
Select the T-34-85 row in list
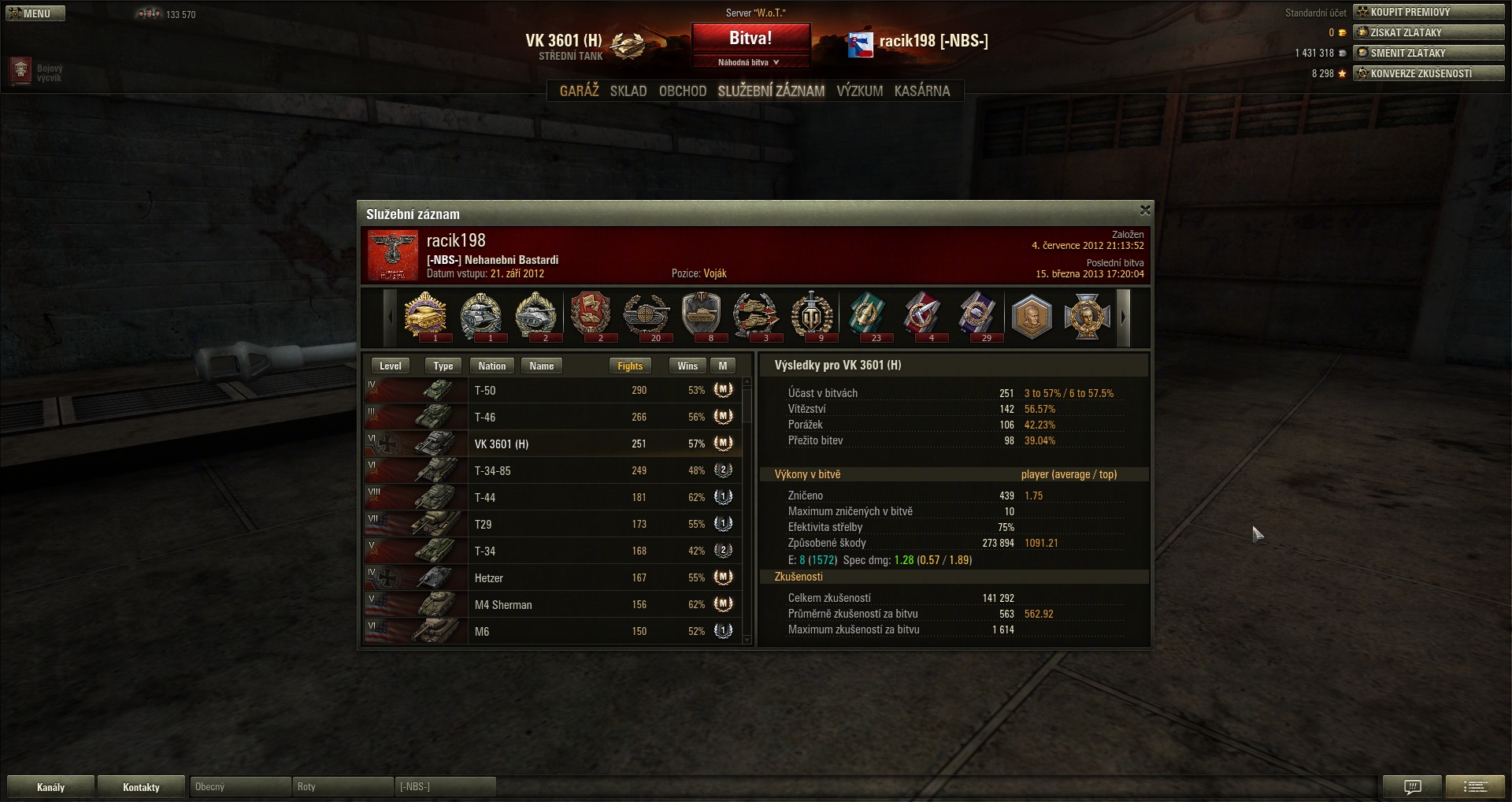[551, 470]
